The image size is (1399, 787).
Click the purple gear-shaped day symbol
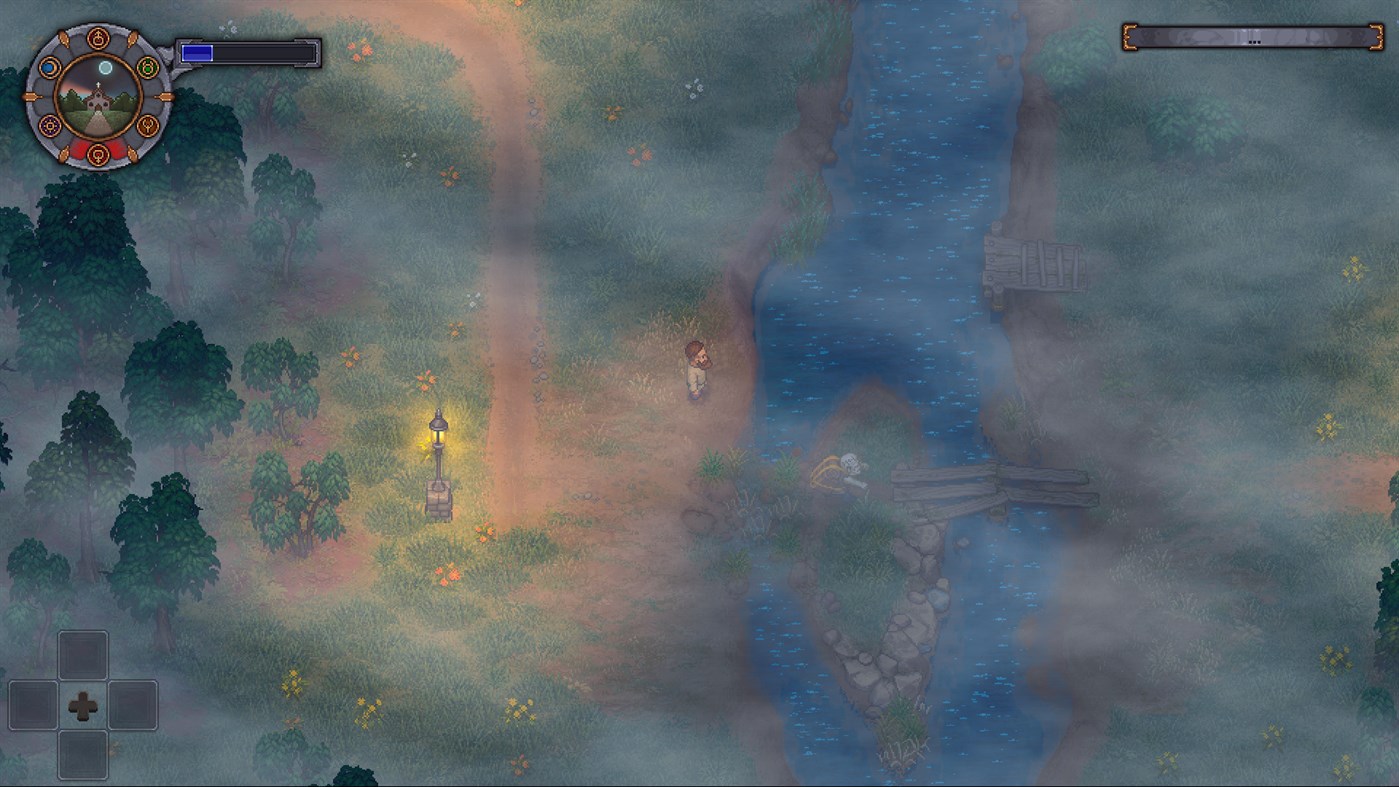(x=50, y=124)
